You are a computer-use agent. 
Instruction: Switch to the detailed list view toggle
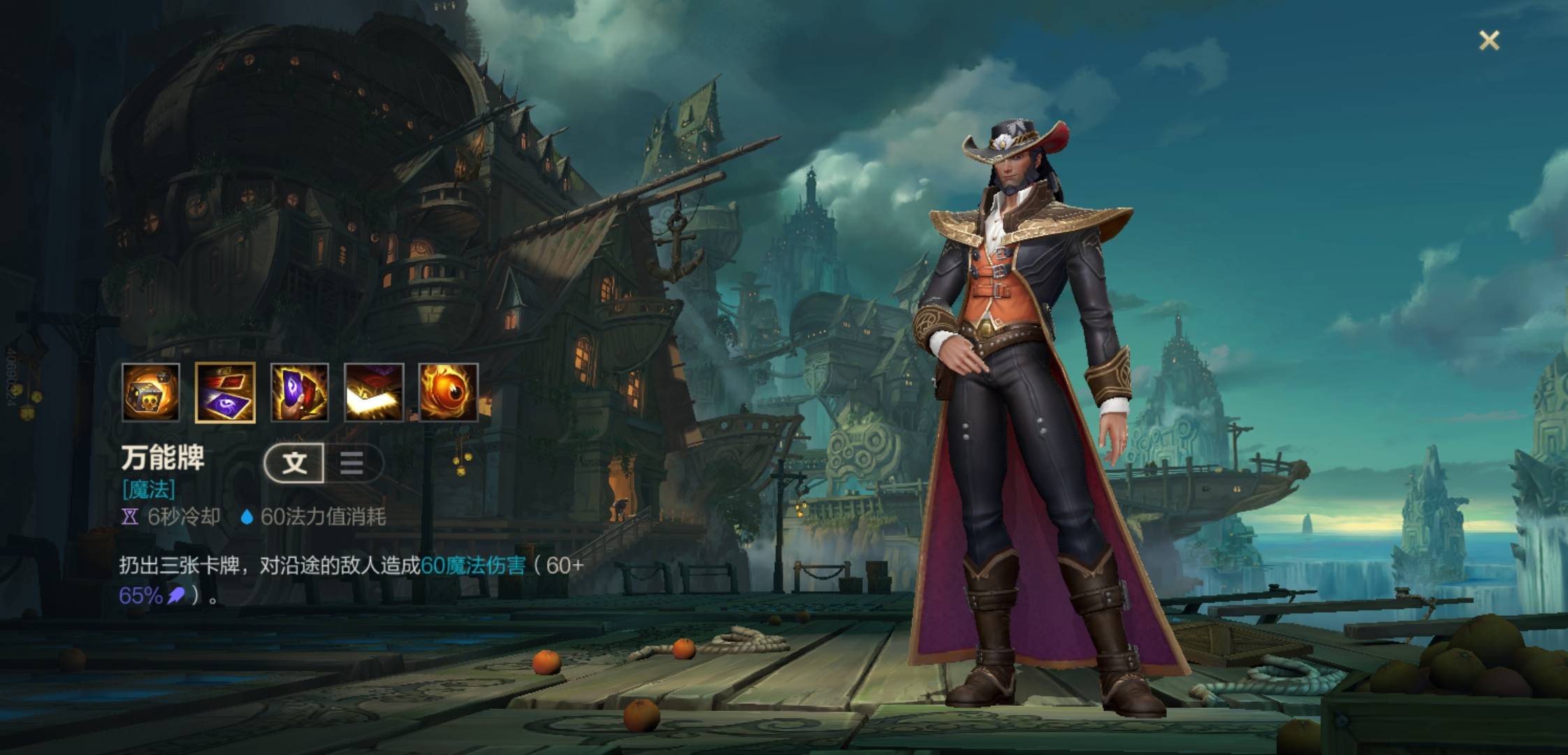click(x=351, y=463)
